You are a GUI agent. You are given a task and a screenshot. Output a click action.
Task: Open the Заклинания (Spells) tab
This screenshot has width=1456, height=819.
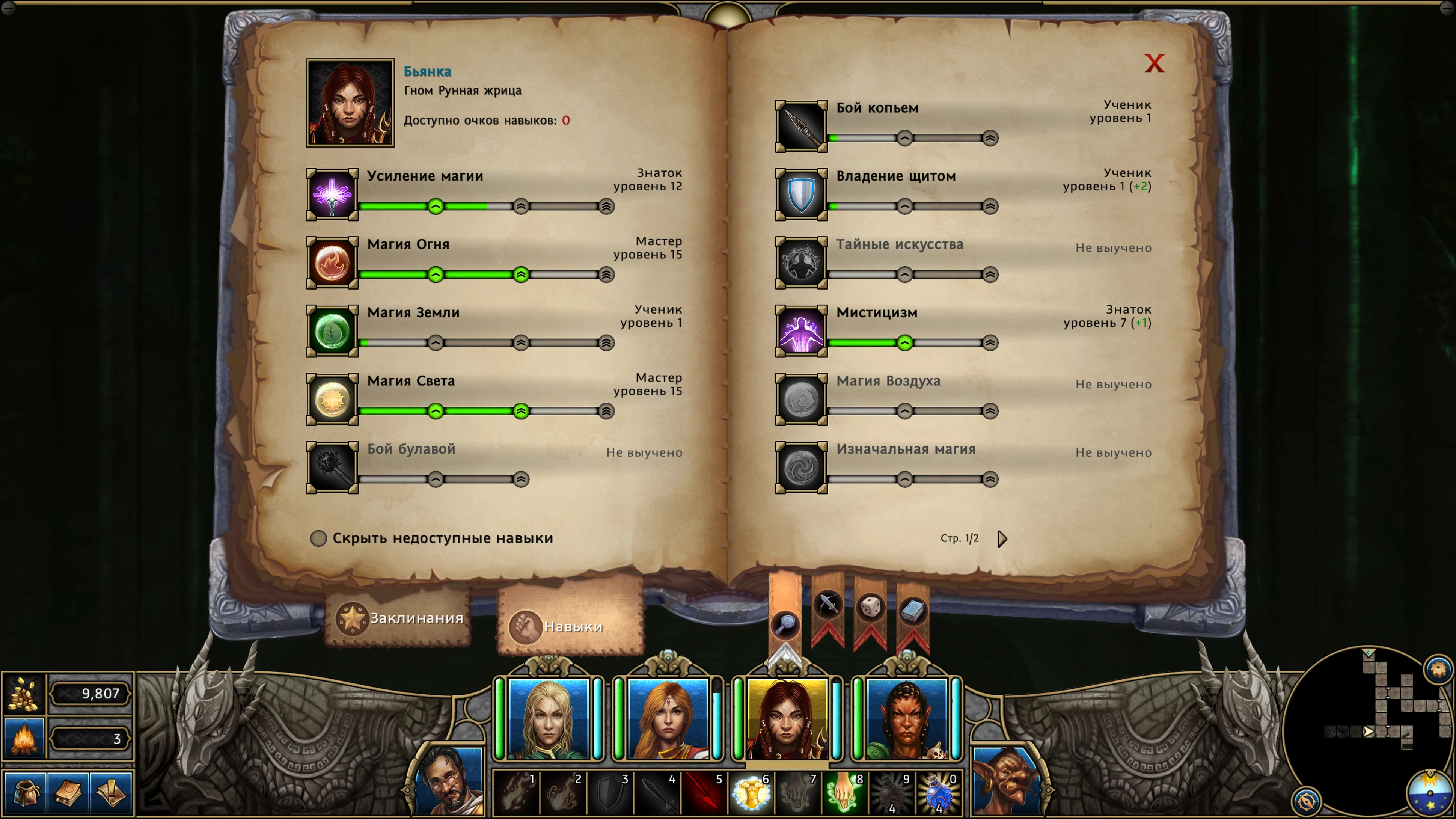pos(399,618)
